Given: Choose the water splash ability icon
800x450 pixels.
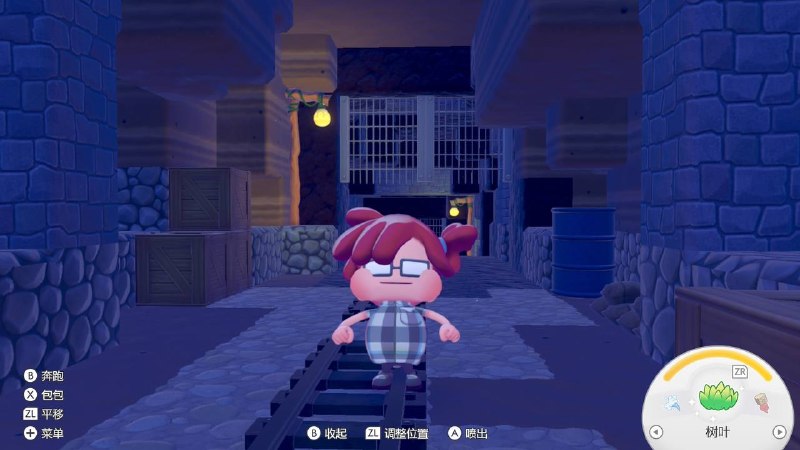Looking at the screenshot, I should (x=673, y=403).
